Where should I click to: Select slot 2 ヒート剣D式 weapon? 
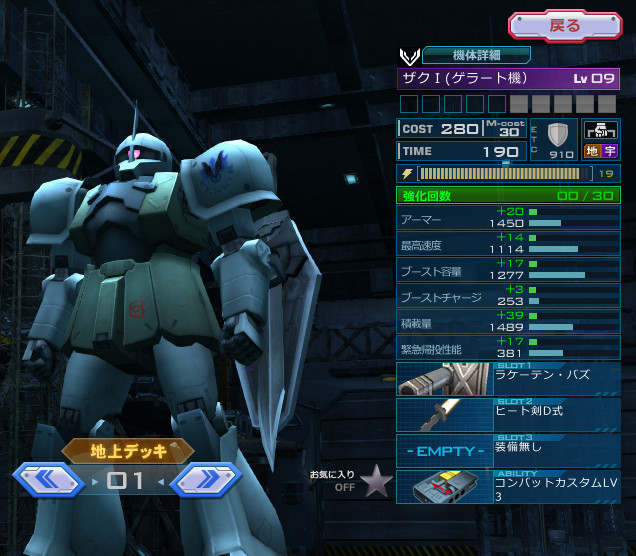(x=508, y=414)
